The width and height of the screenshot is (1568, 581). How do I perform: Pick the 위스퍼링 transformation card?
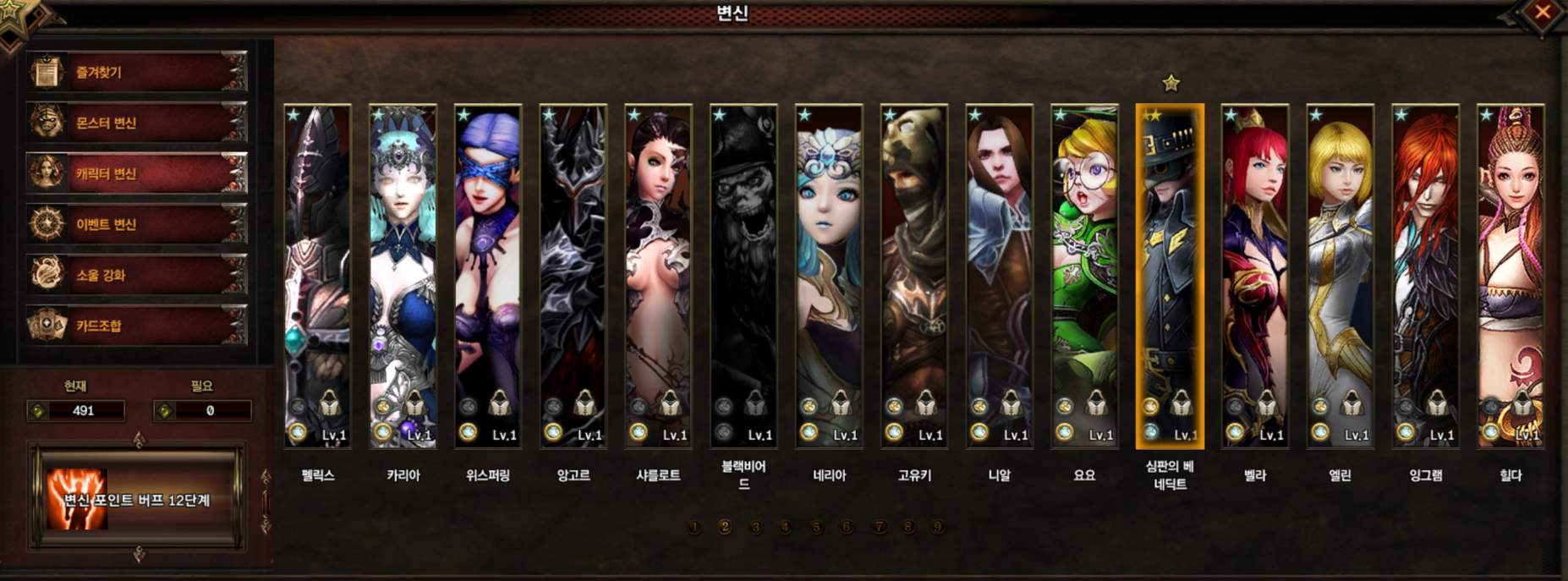click(488, 276)
